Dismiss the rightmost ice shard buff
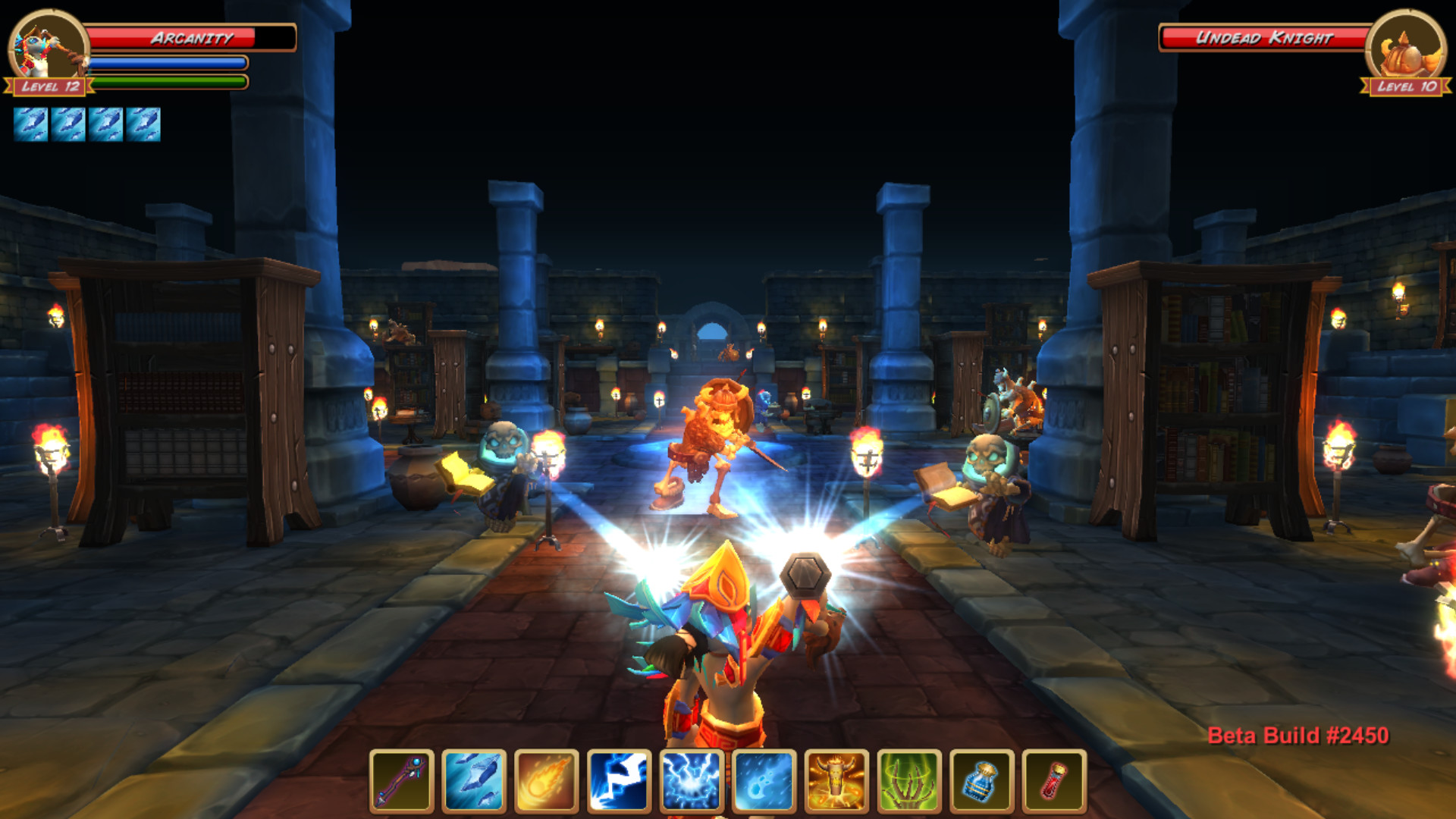Screen dimensions: 1456x819 tap(144, 124)
